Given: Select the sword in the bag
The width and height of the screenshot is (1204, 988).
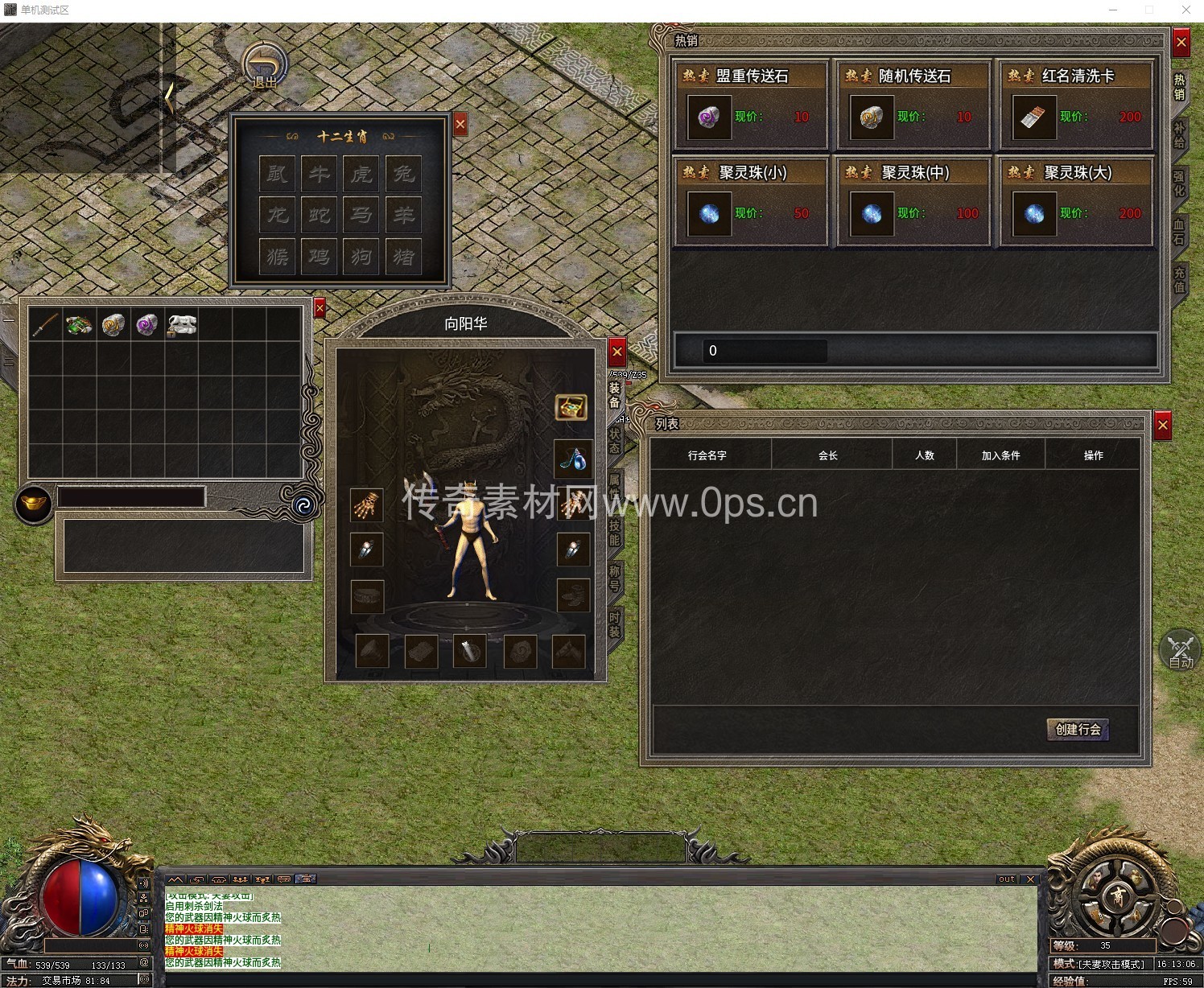Looking at the screenshot, I should tap(45, 324).
